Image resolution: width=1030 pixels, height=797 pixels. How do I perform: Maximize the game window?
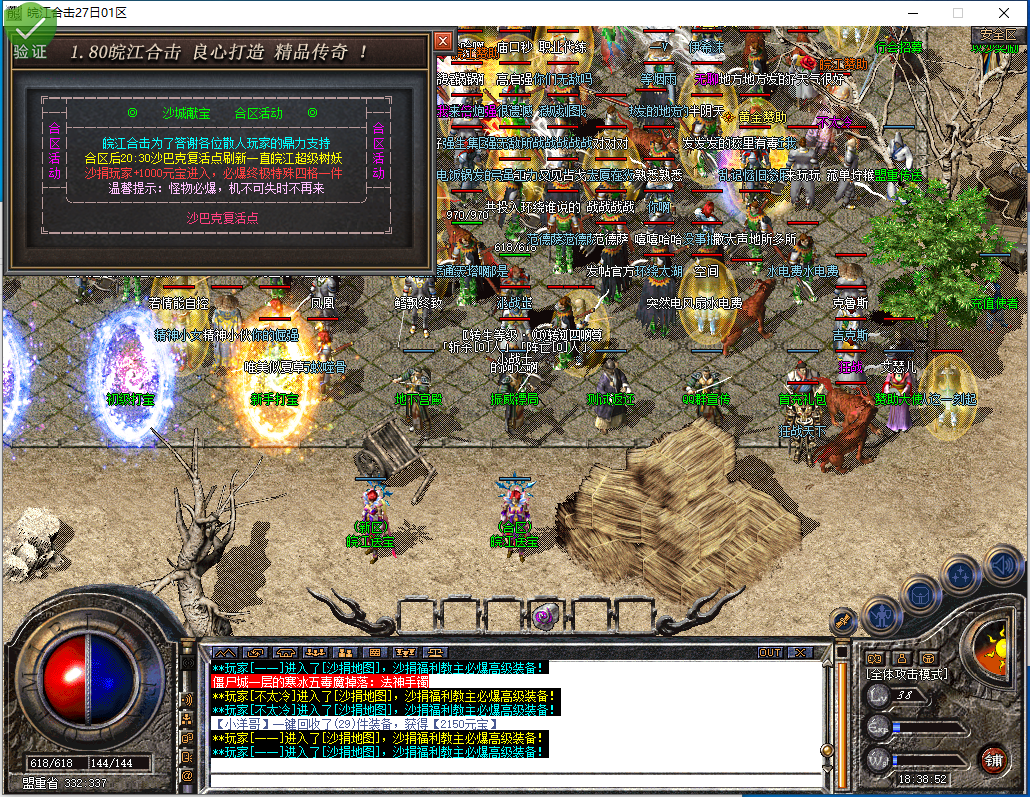(958, 13)
